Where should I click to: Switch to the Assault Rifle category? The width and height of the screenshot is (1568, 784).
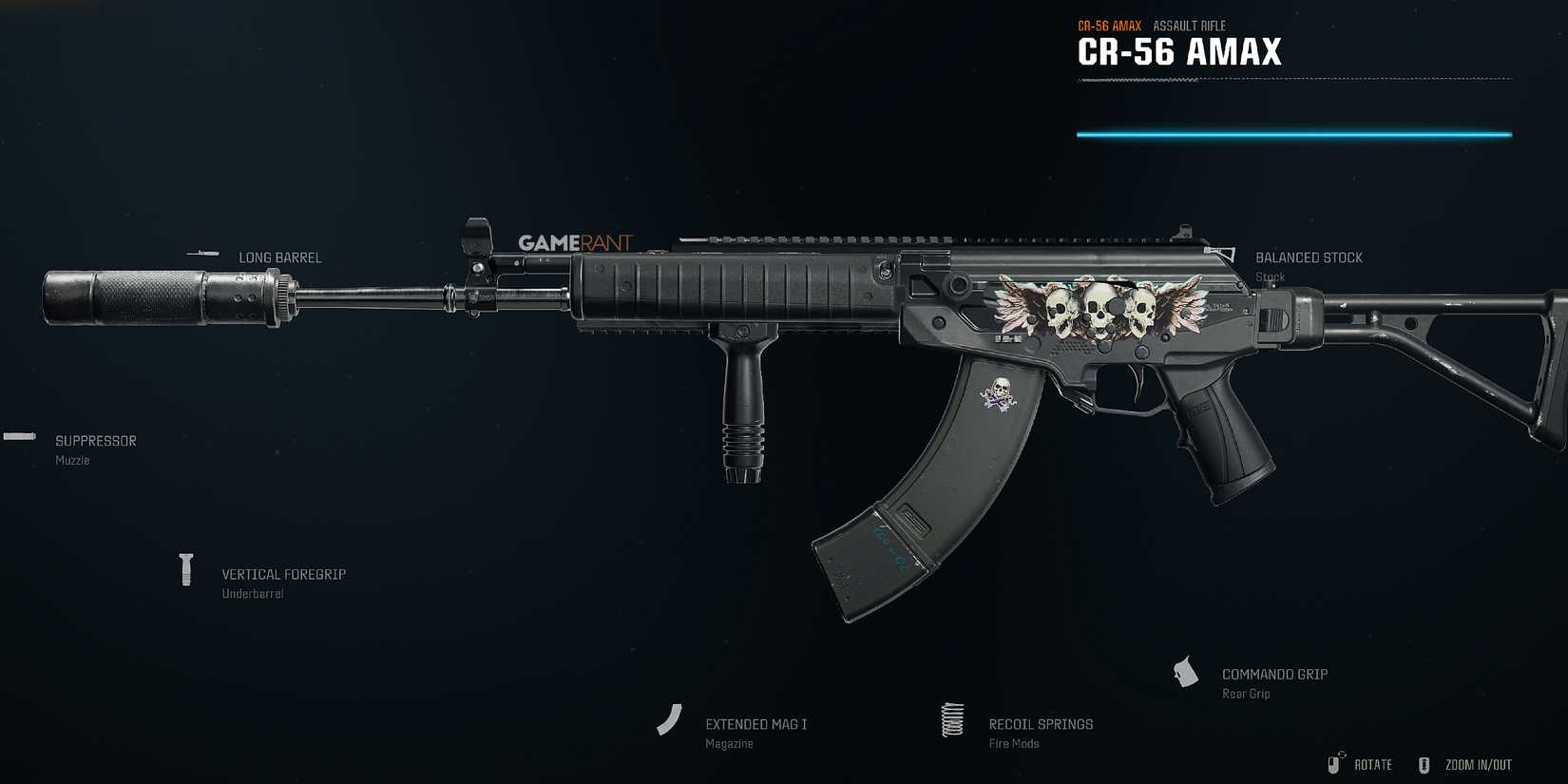pos(1188,25)
